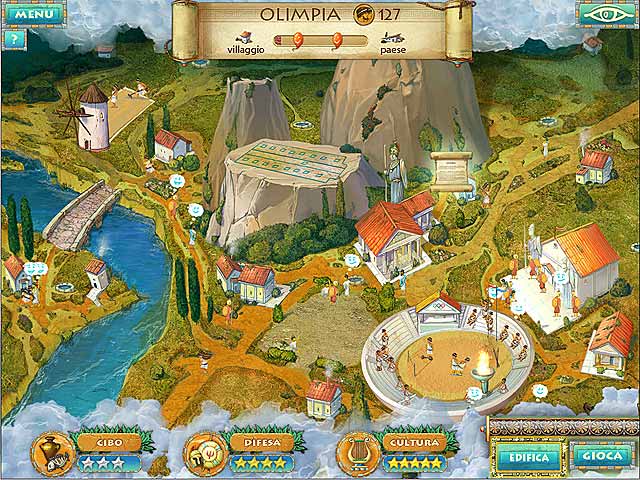Select the Difesa defense category

pos(260,442)
